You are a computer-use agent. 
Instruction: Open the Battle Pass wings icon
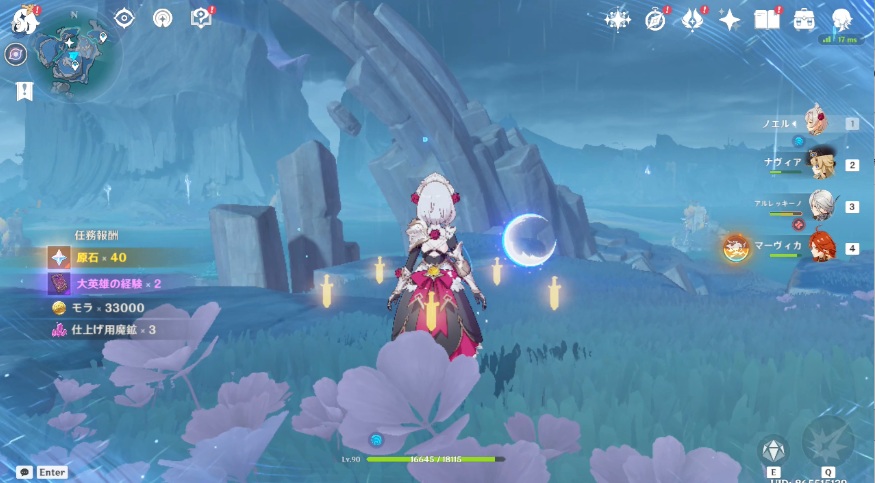pyautogui.click(x=693, y=20)
